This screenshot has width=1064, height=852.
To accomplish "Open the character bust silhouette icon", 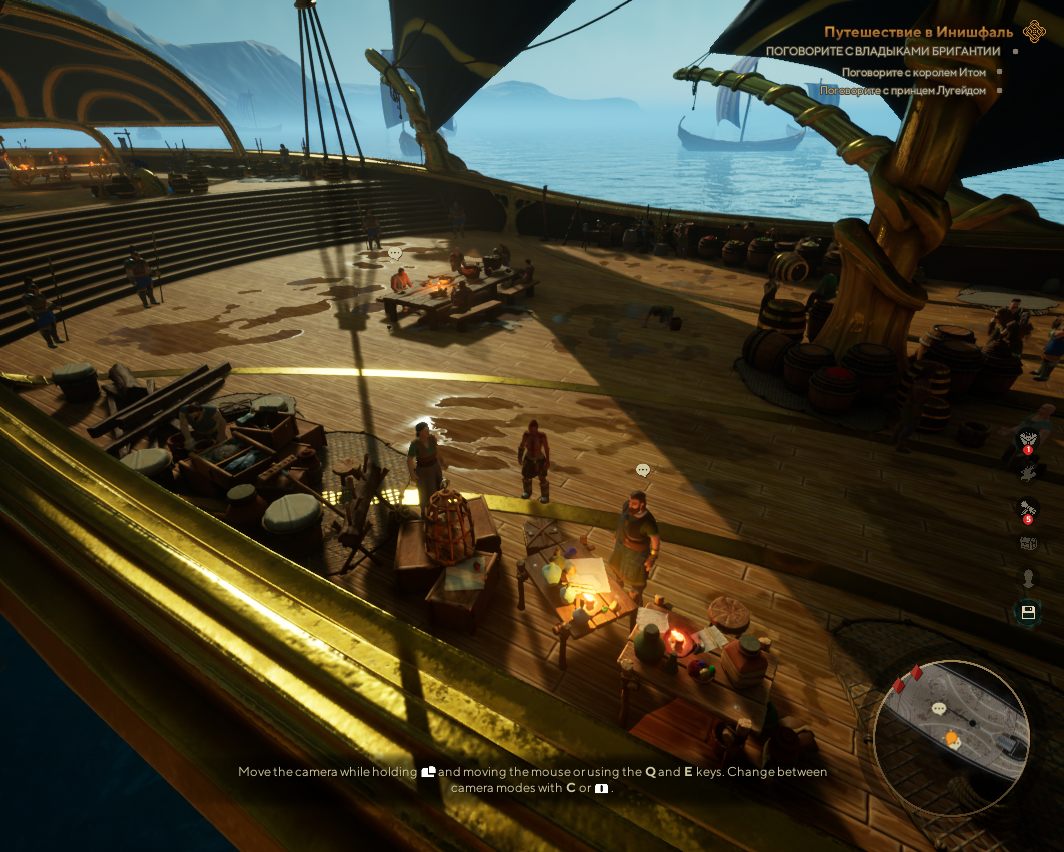I will point(1027,577).
